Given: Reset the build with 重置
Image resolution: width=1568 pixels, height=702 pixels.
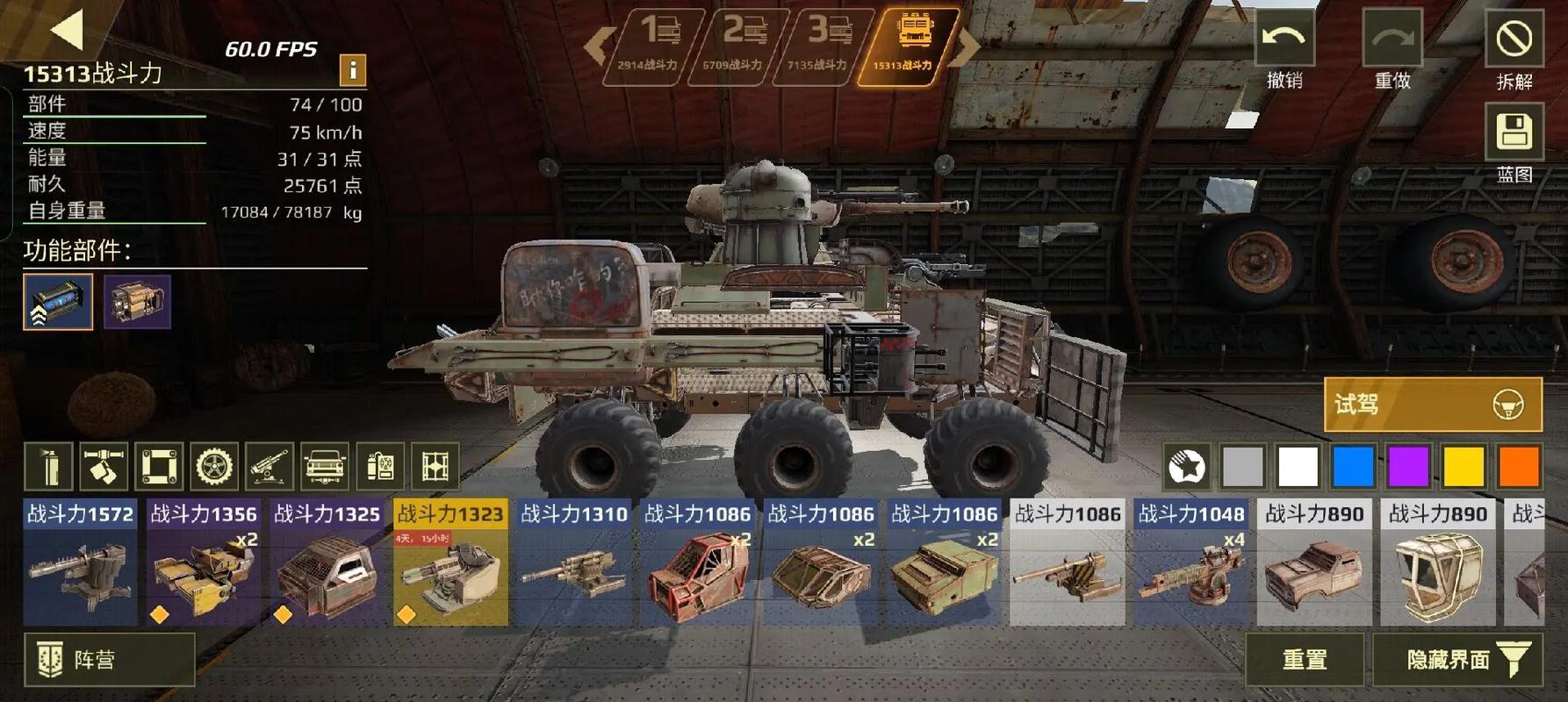Looking at the screenshot, I should tap(1304, 659).
